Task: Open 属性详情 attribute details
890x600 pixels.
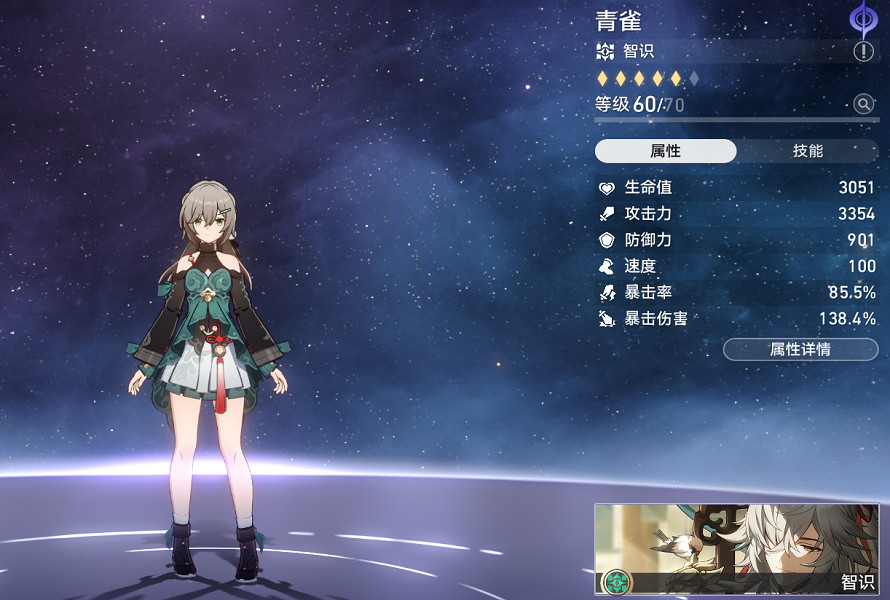Action: (x=800, y=349)
